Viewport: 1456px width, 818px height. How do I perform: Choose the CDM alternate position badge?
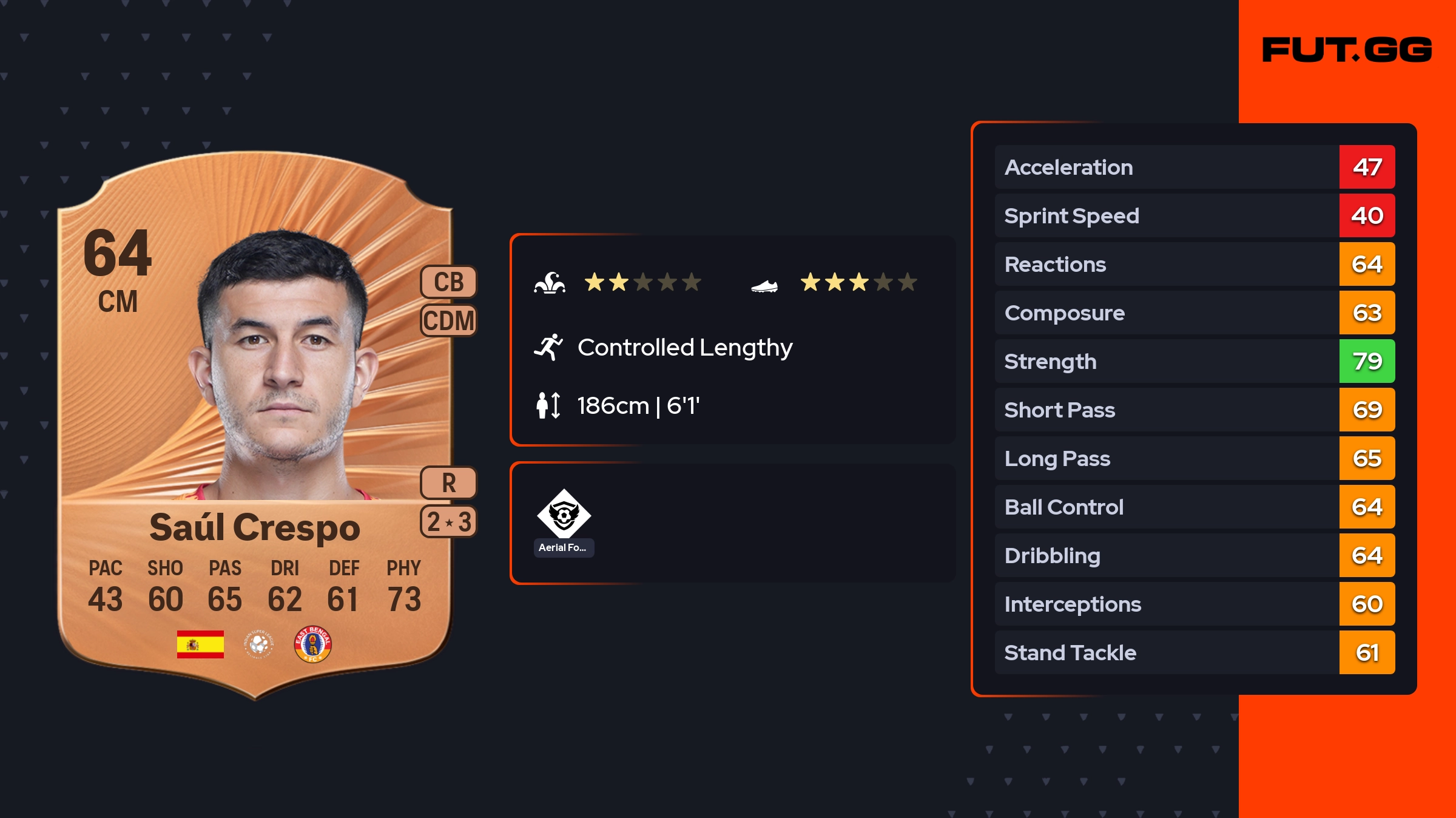point(449,321)
